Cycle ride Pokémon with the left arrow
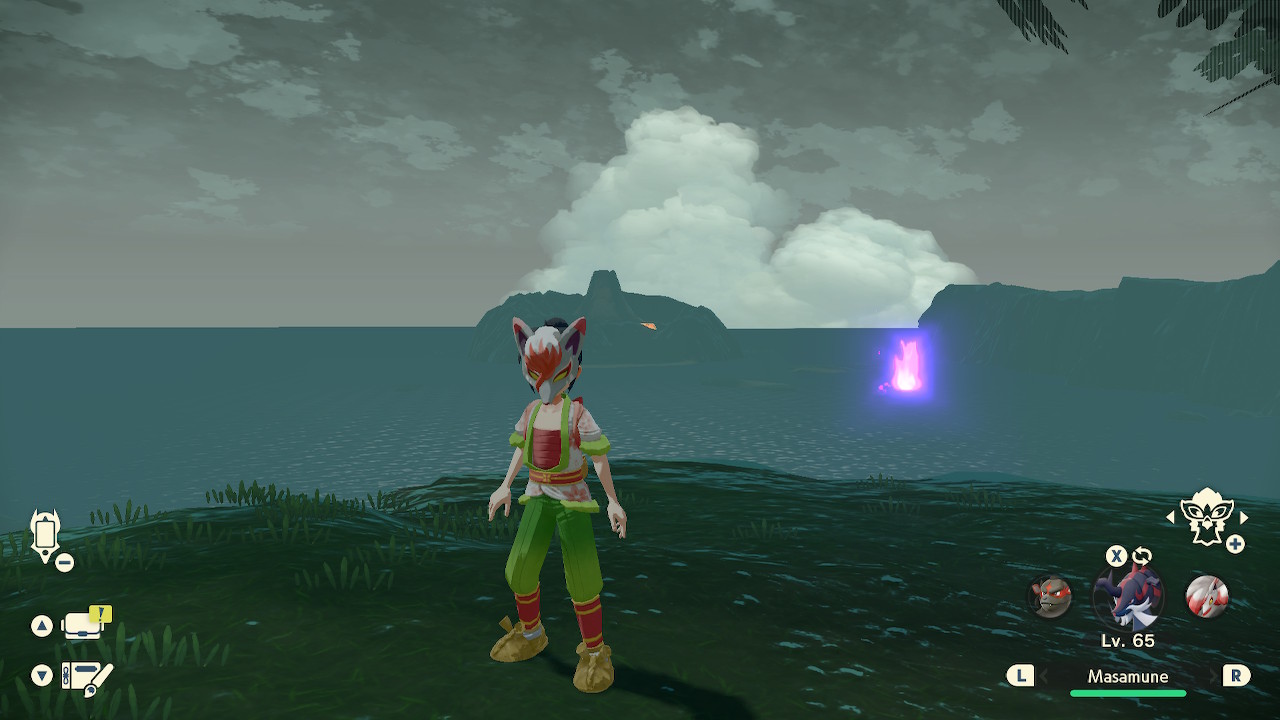 point(1170,518)
